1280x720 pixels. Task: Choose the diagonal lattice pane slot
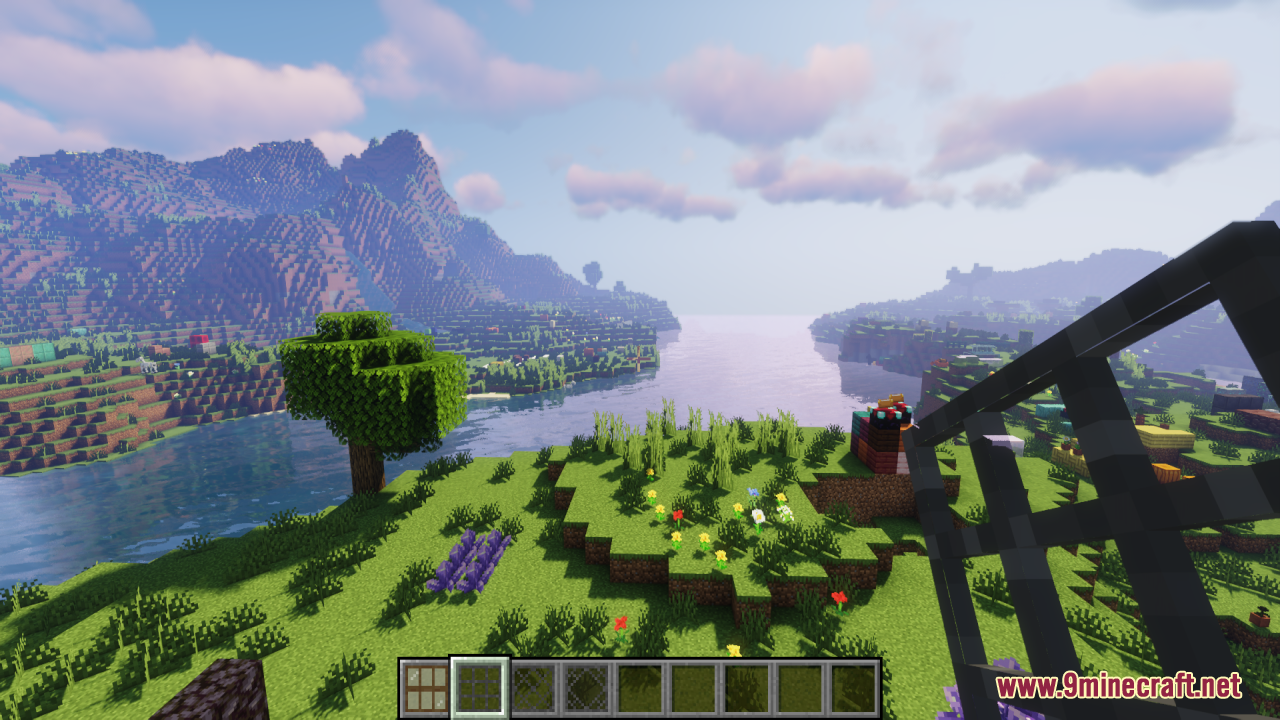pos(533,688)
